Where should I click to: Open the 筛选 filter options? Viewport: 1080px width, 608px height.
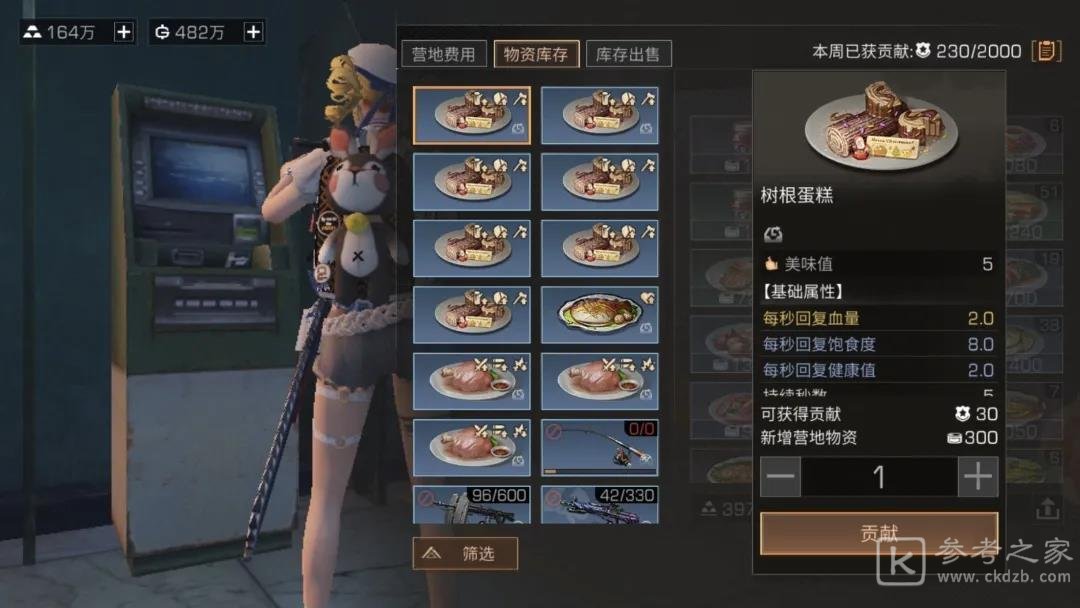[465, 553]
